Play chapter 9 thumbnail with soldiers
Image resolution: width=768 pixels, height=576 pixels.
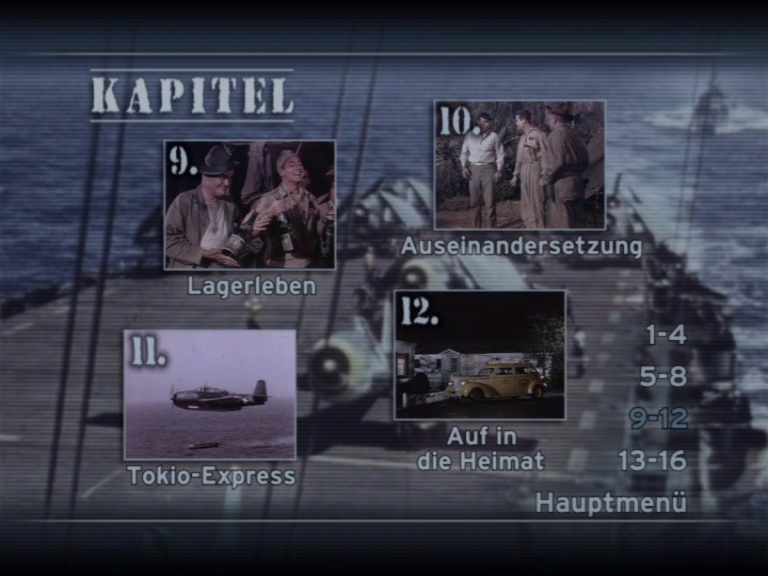click(x=250, y=205)
